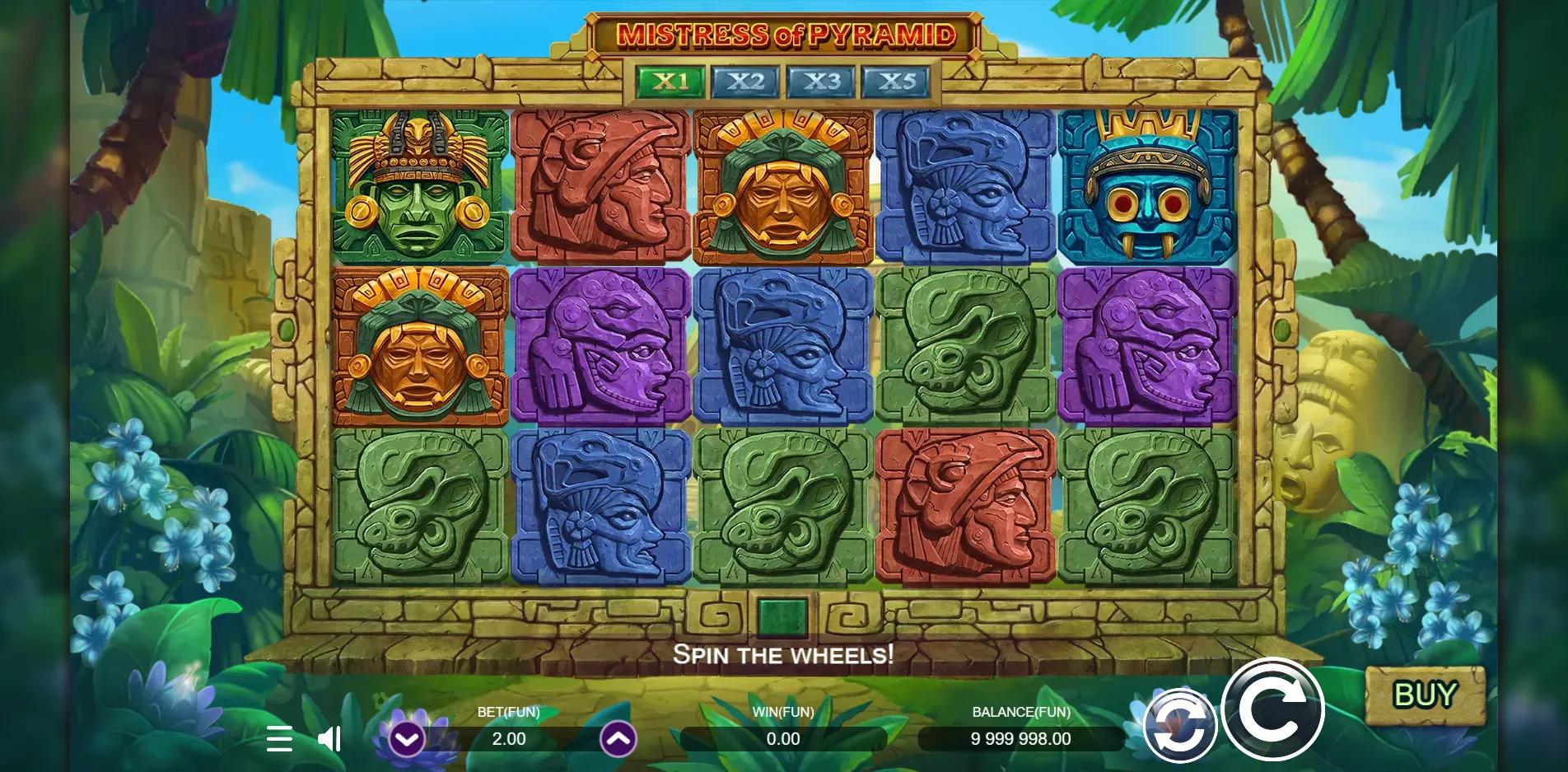
Task: Open the hamburger menu
Action: (x=279, y=740)
